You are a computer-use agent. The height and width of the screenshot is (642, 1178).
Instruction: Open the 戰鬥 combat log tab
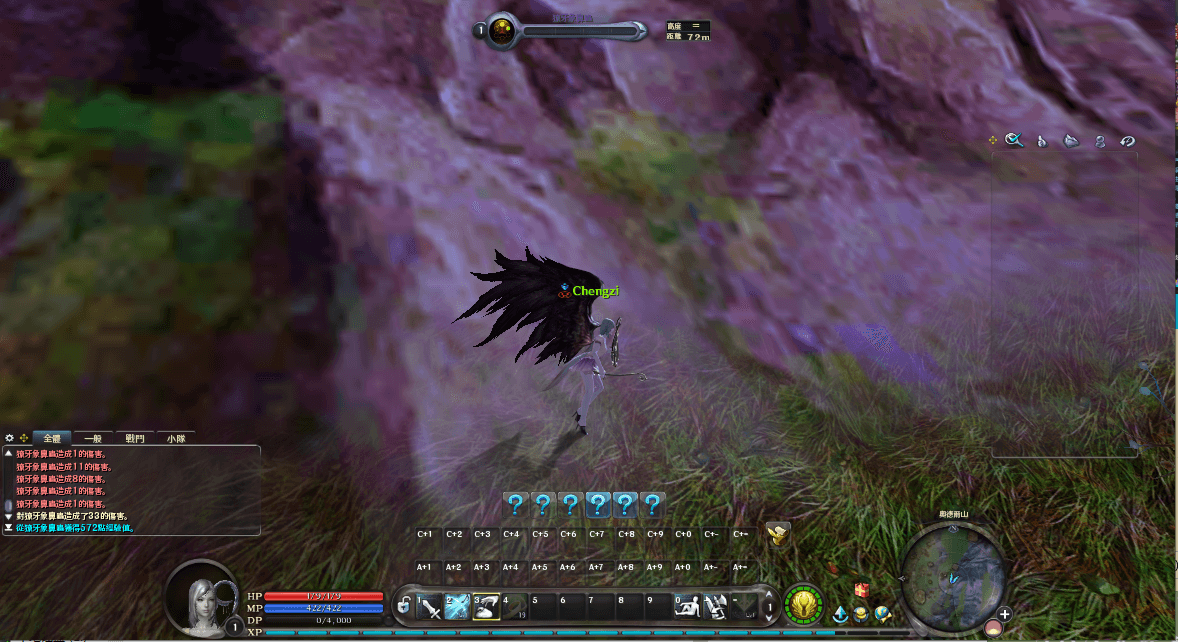[x=135, y=438]
